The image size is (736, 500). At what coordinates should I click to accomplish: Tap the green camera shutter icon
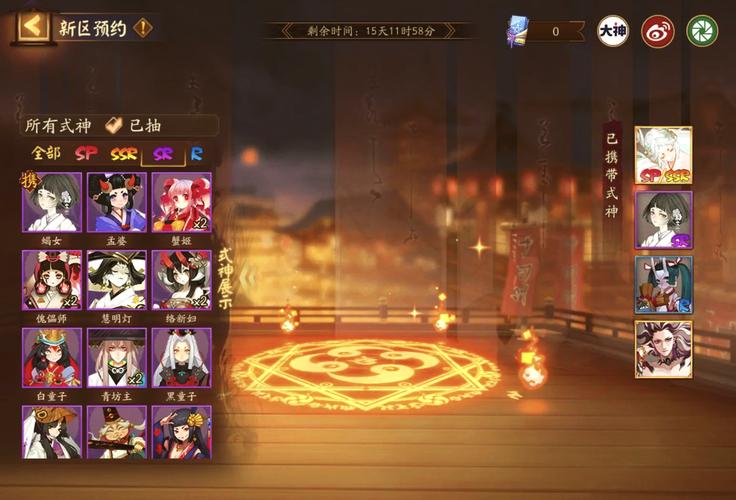point(702,31)
